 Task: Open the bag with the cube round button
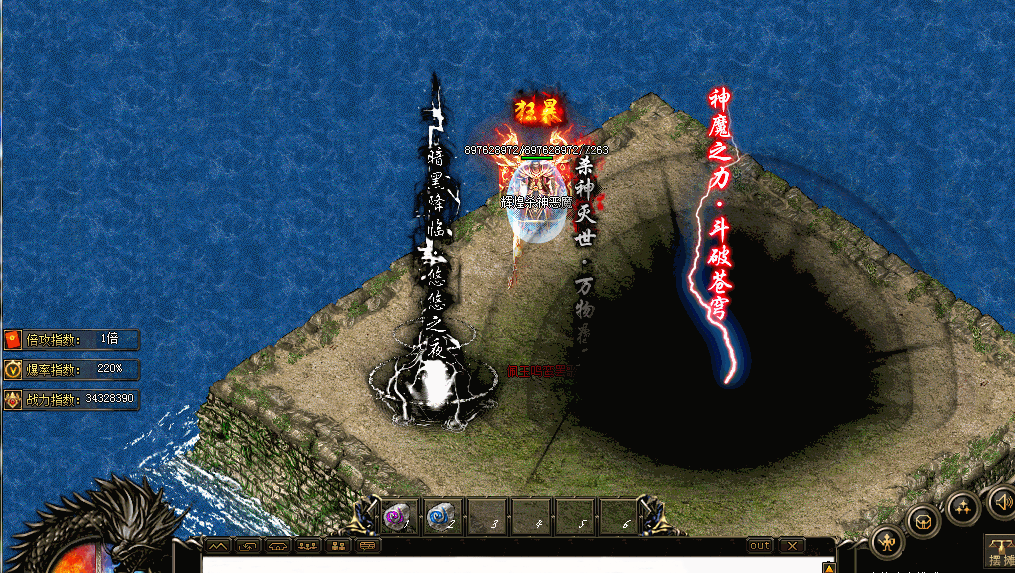(x=923, y=520)
